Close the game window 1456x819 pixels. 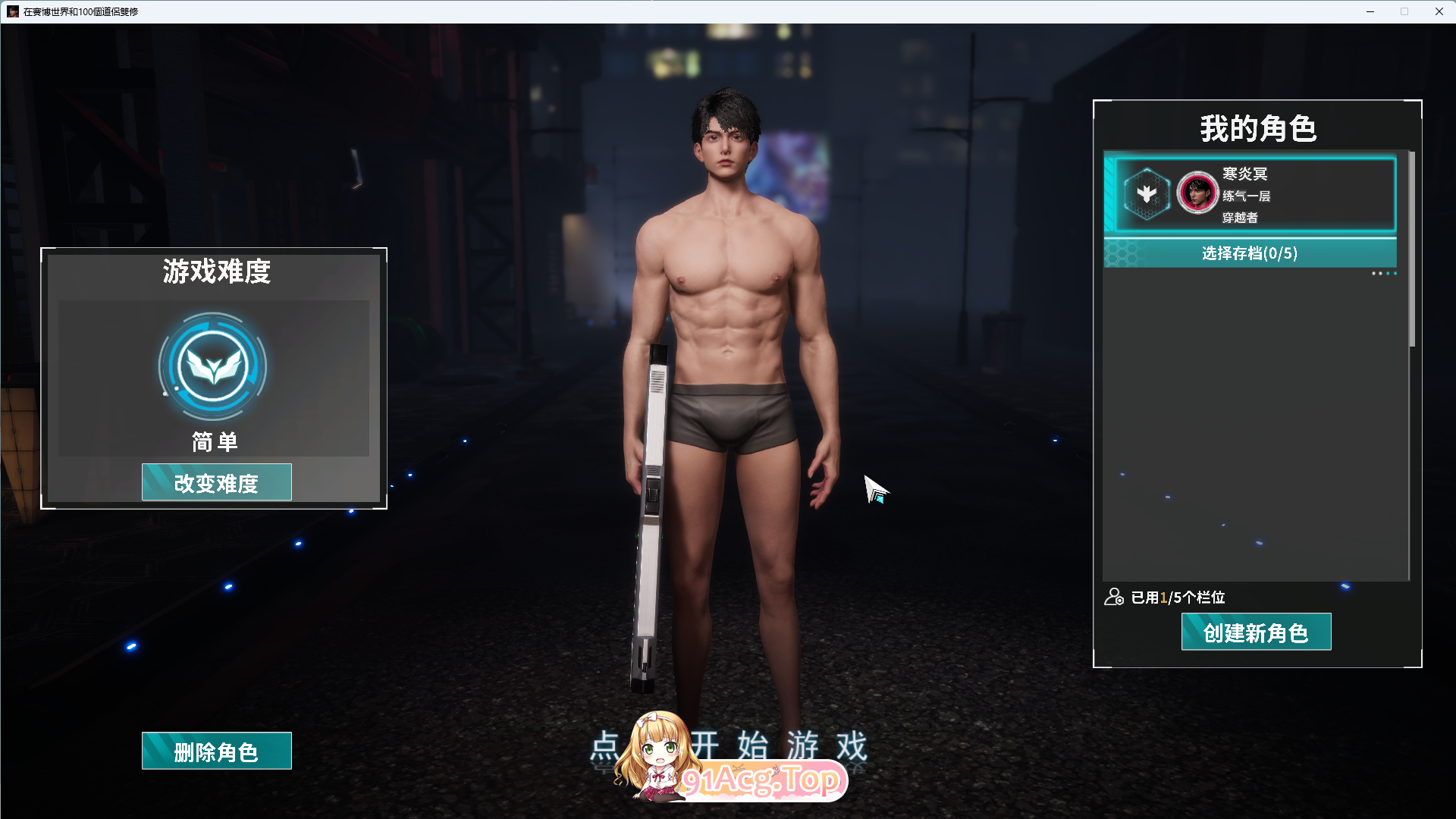[1439, 11]
